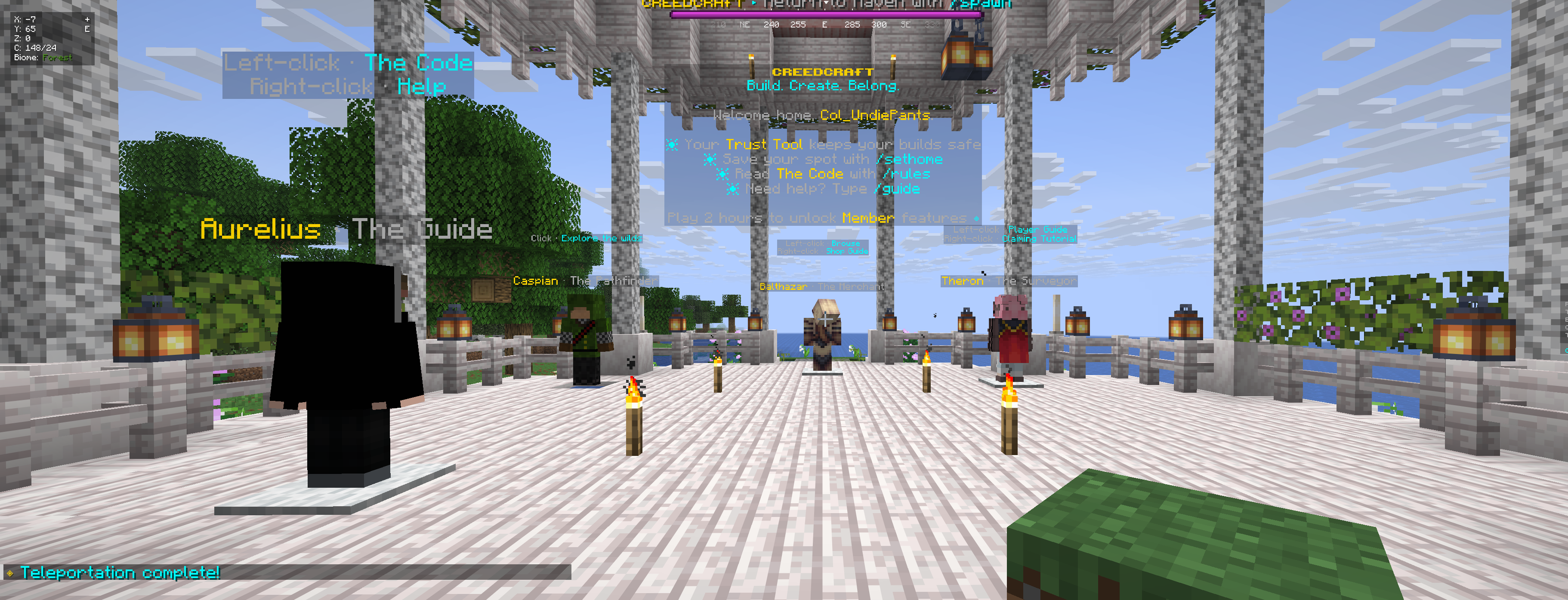Click the /guide help text
Viewport: 1568px width, 600px height.
click(898, 189)
